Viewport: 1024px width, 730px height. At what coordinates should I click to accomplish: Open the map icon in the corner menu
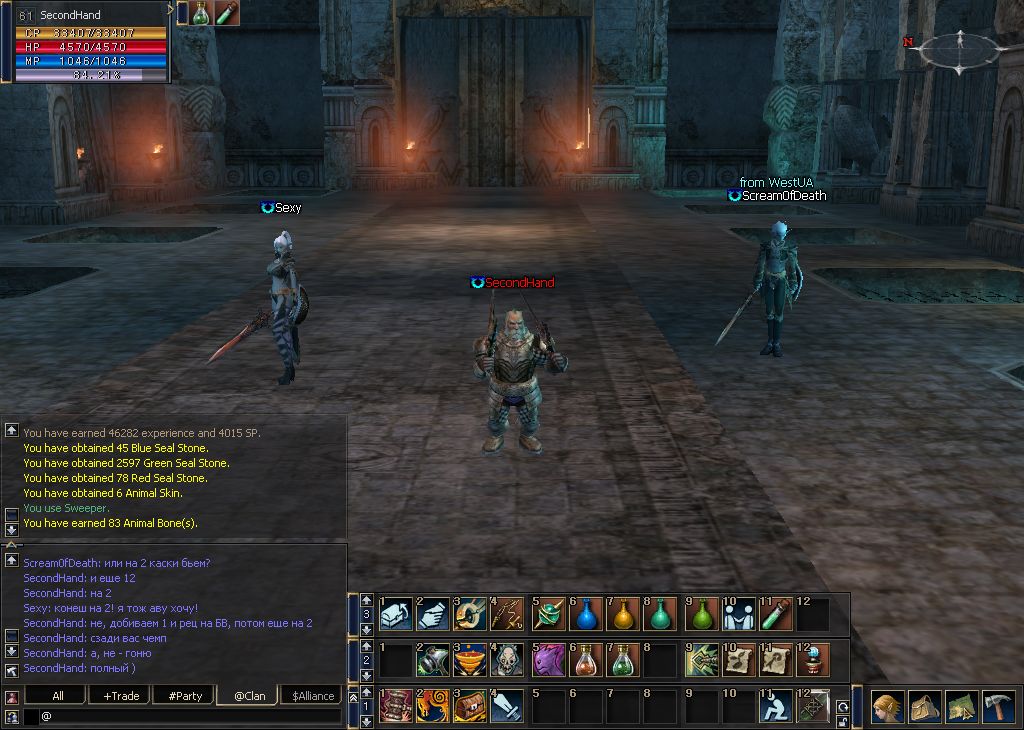tap(961, 706)
